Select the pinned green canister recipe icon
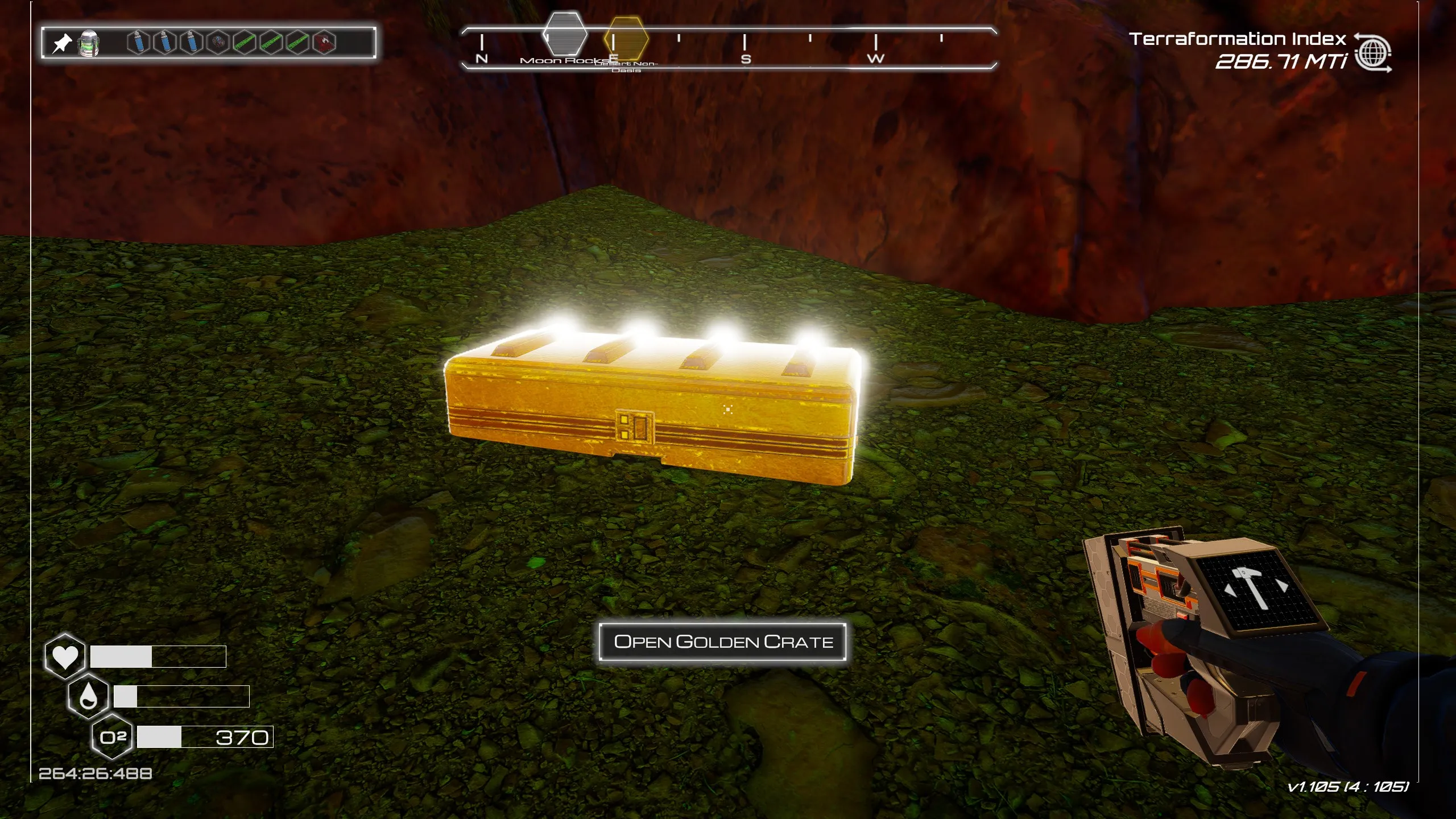This screenshot has width=1456, height=819. (88, 43)
